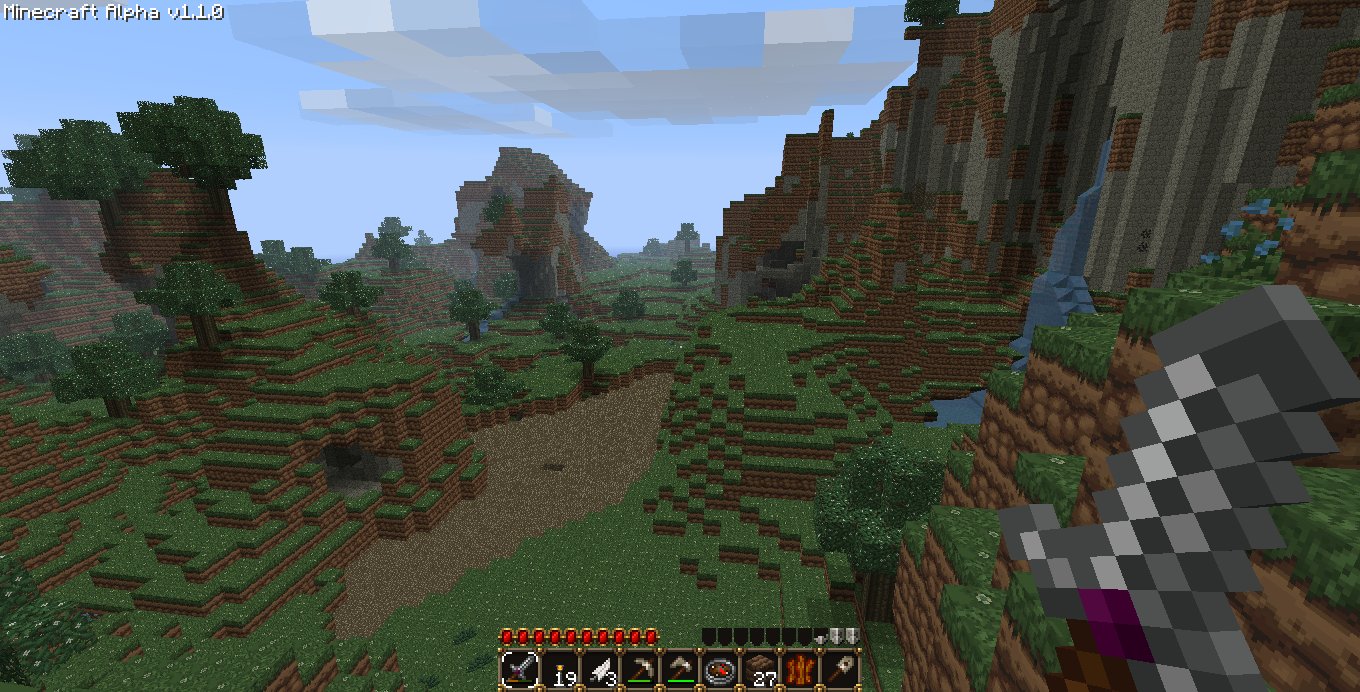1360x692 pixels.
Task: Equip the pickaxe from the hotbar
Action: pyautogui.click(x=638, y=669)
